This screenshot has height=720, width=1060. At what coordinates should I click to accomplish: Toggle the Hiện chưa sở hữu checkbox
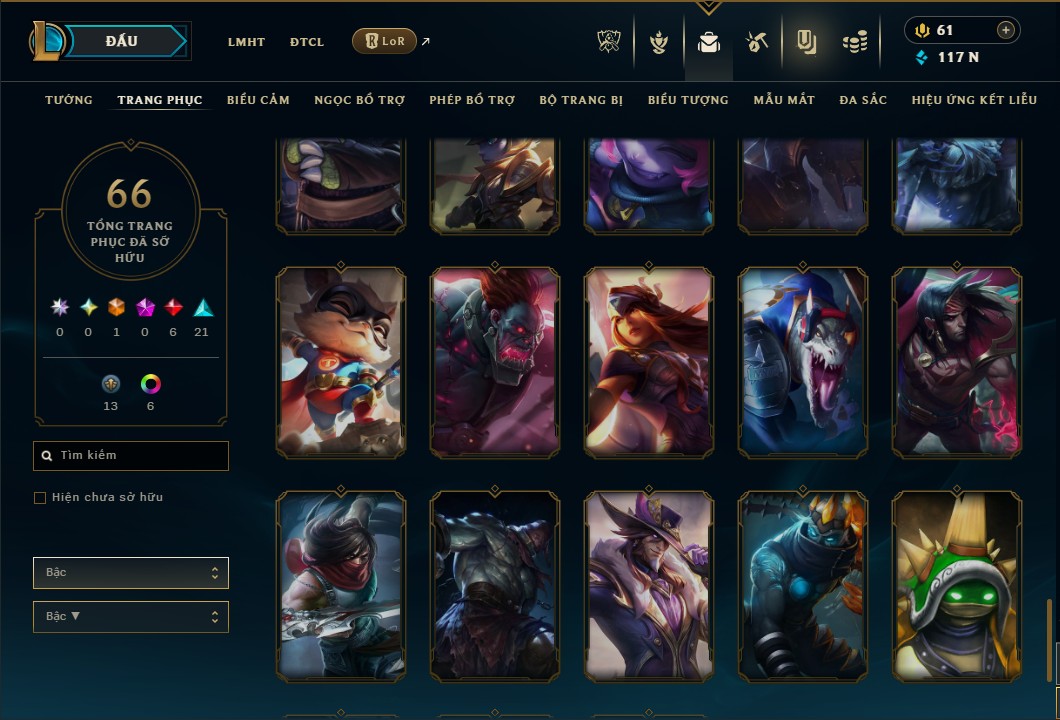coord(40,498)
